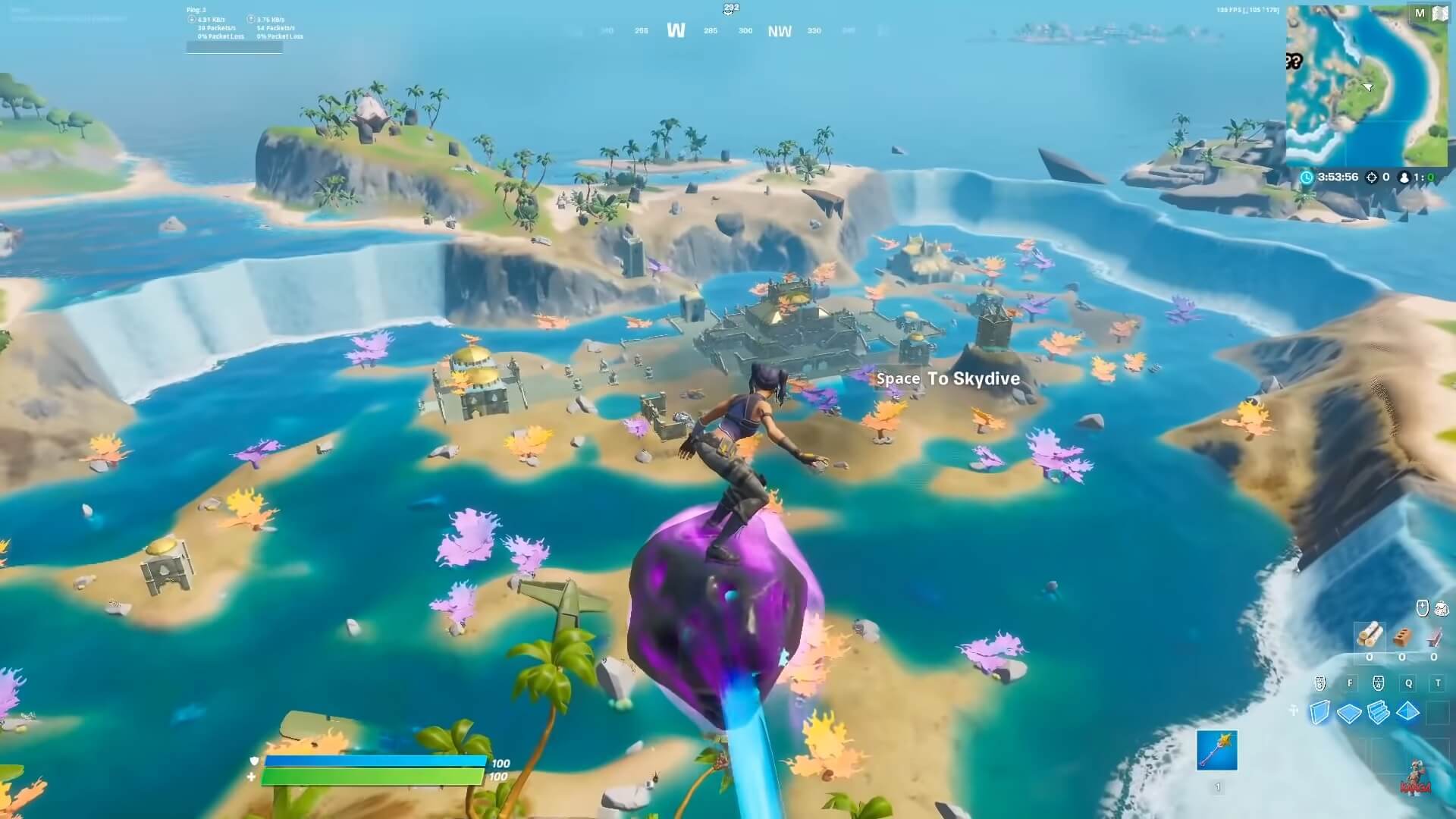Select the stairs build piece icon
This screenshot has width=1456, height=819.
coord(1378,712)
